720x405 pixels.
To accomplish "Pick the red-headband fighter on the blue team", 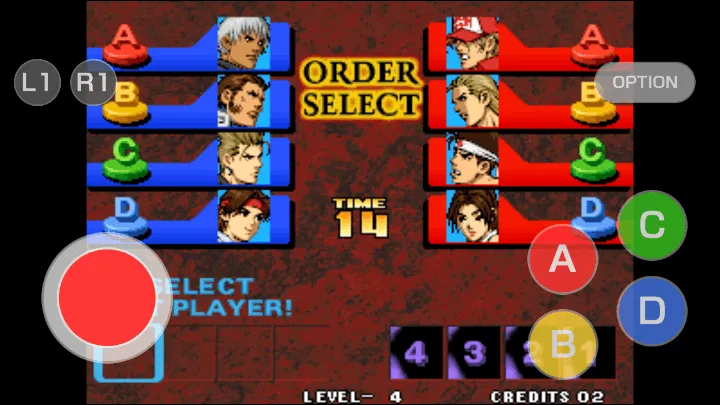I will click(x=244, y=215).
